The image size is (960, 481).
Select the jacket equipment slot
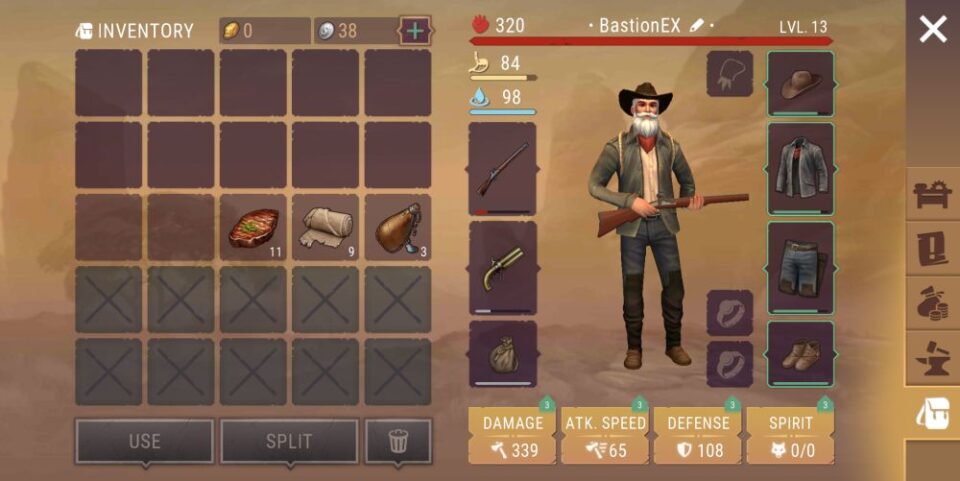(800, 168)
